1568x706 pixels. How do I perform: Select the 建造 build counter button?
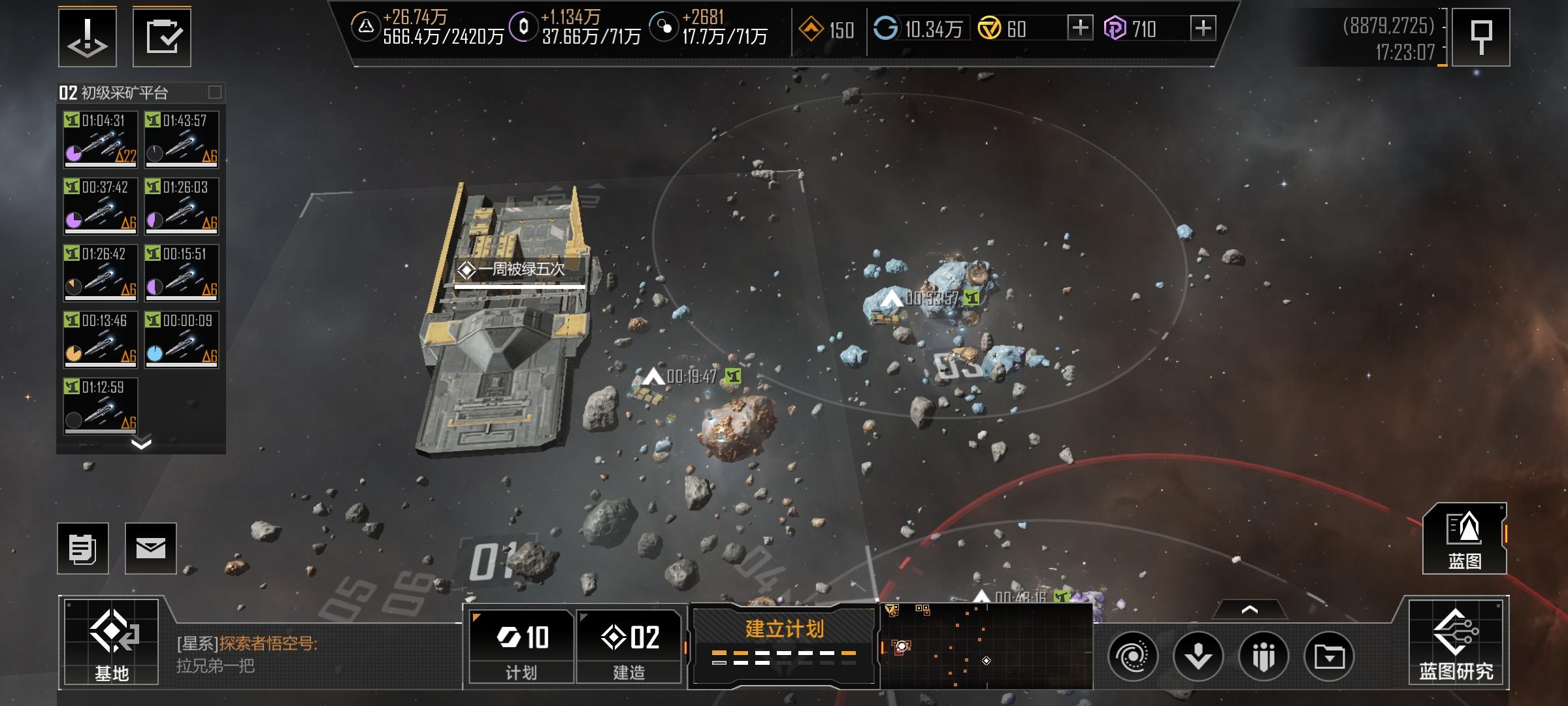[629, 646]
